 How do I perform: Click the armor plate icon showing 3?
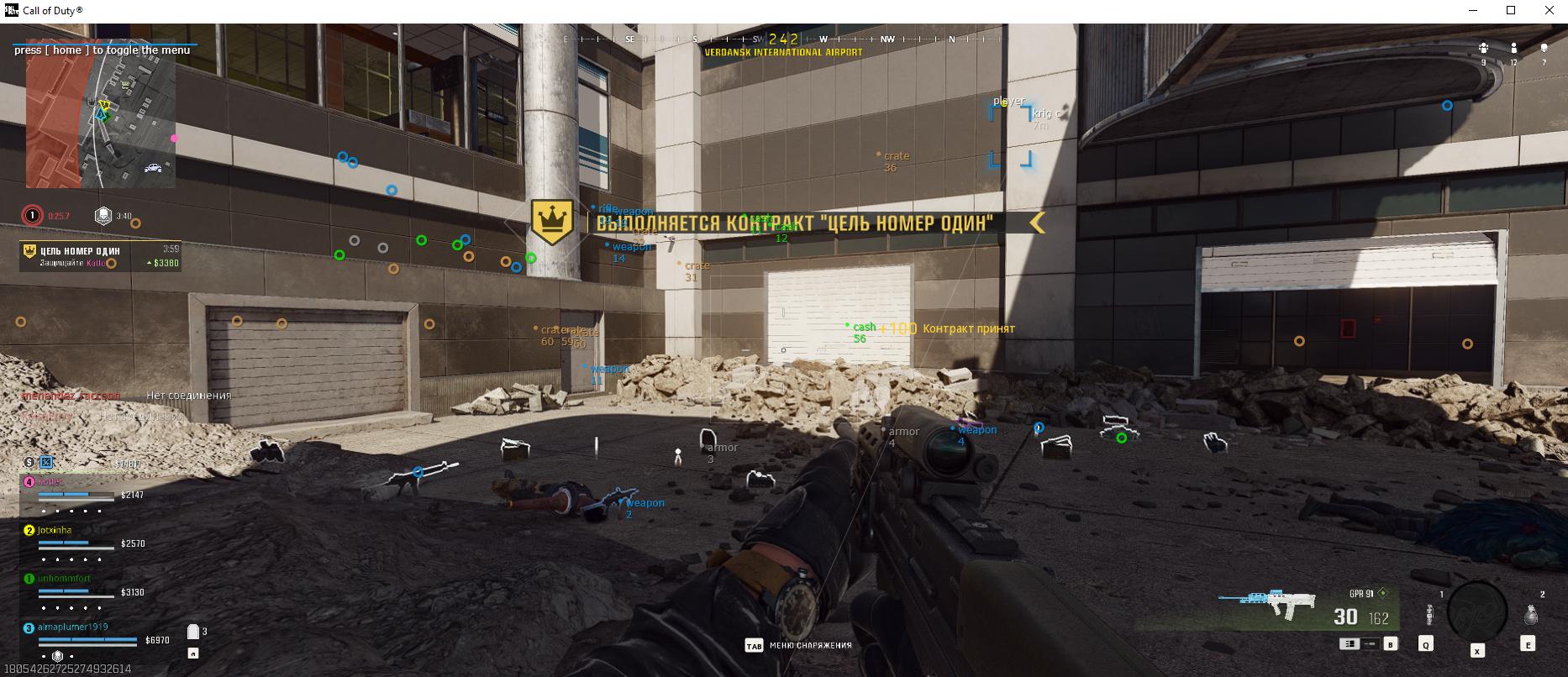point(192,631)
